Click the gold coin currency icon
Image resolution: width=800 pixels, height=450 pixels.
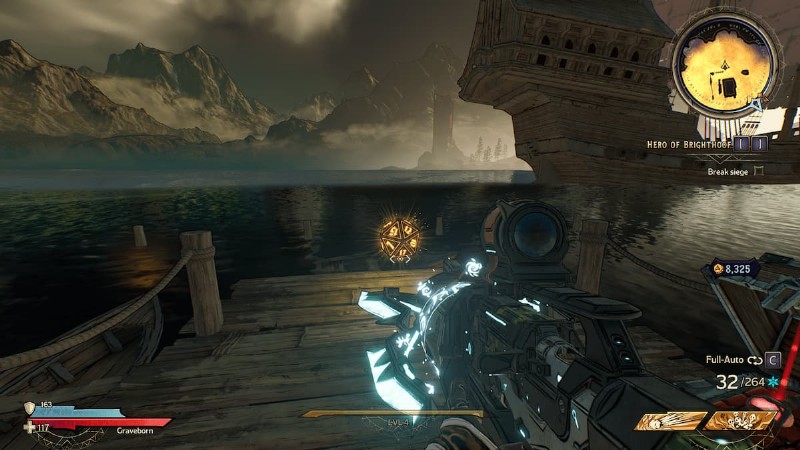tap(717, 269)
